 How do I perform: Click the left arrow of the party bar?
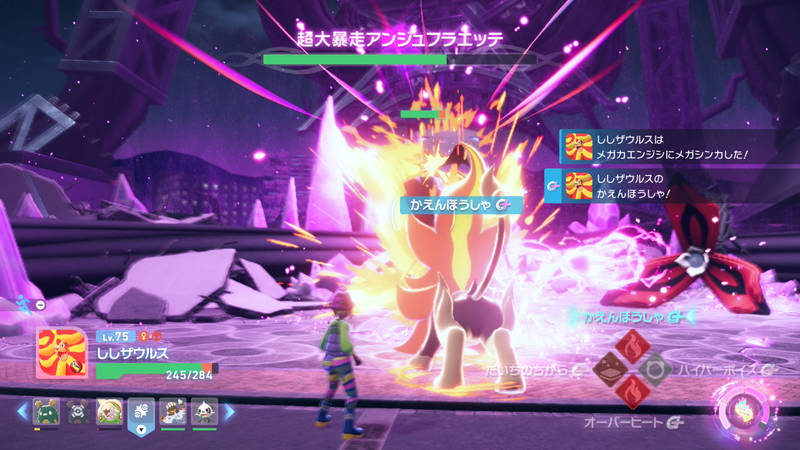click(22, 411)
